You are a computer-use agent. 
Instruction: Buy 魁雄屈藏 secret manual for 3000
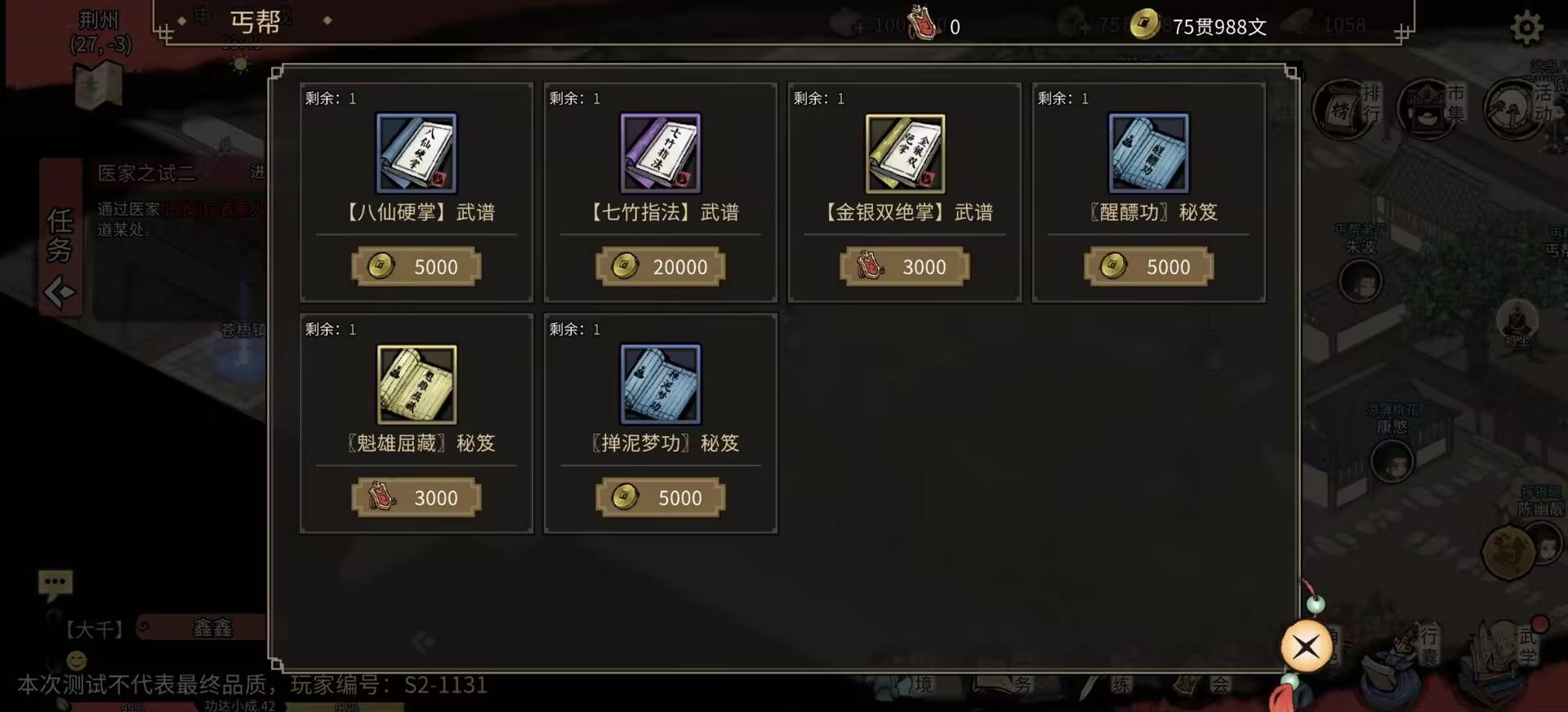click(x=416, y=497)
